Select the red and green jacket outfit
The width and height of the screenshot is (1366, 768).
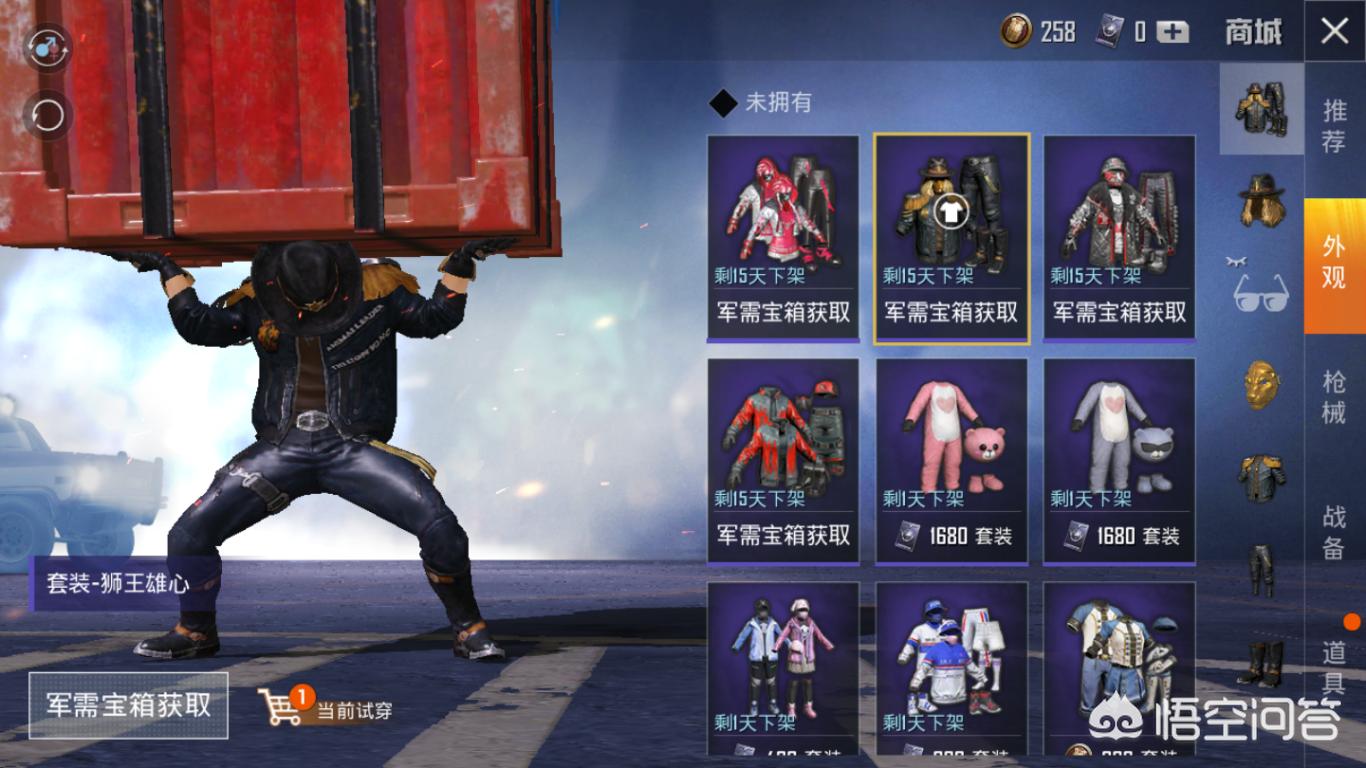click(x=783, y=460)
